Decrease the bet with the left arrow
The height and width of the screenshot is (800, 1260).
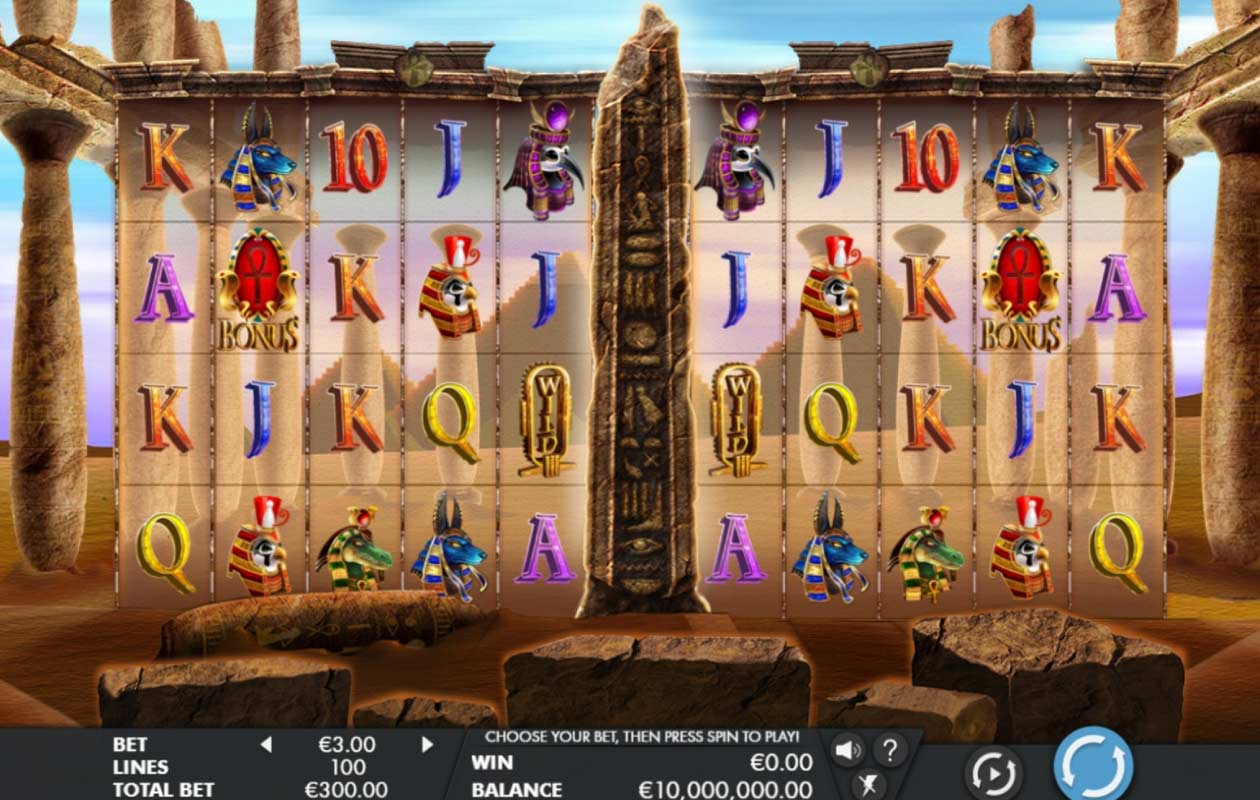coord(266,744)
